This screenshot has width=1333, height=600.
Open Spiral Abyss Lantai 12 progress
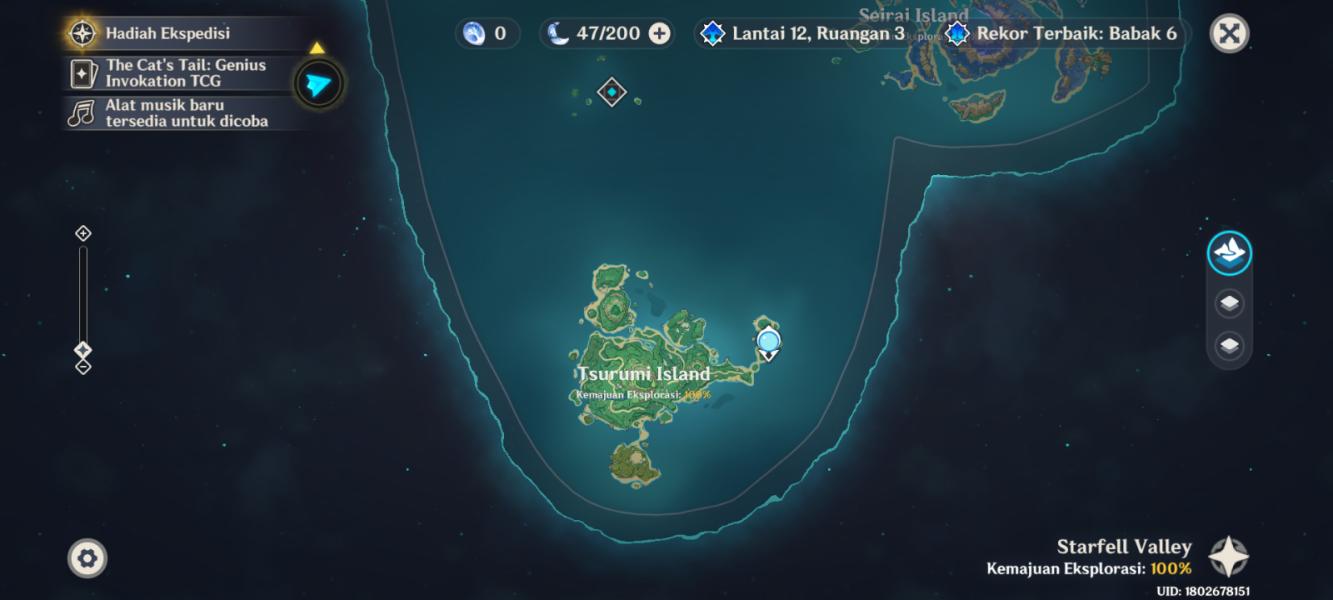pyautogui.click(x=804, y=33)
